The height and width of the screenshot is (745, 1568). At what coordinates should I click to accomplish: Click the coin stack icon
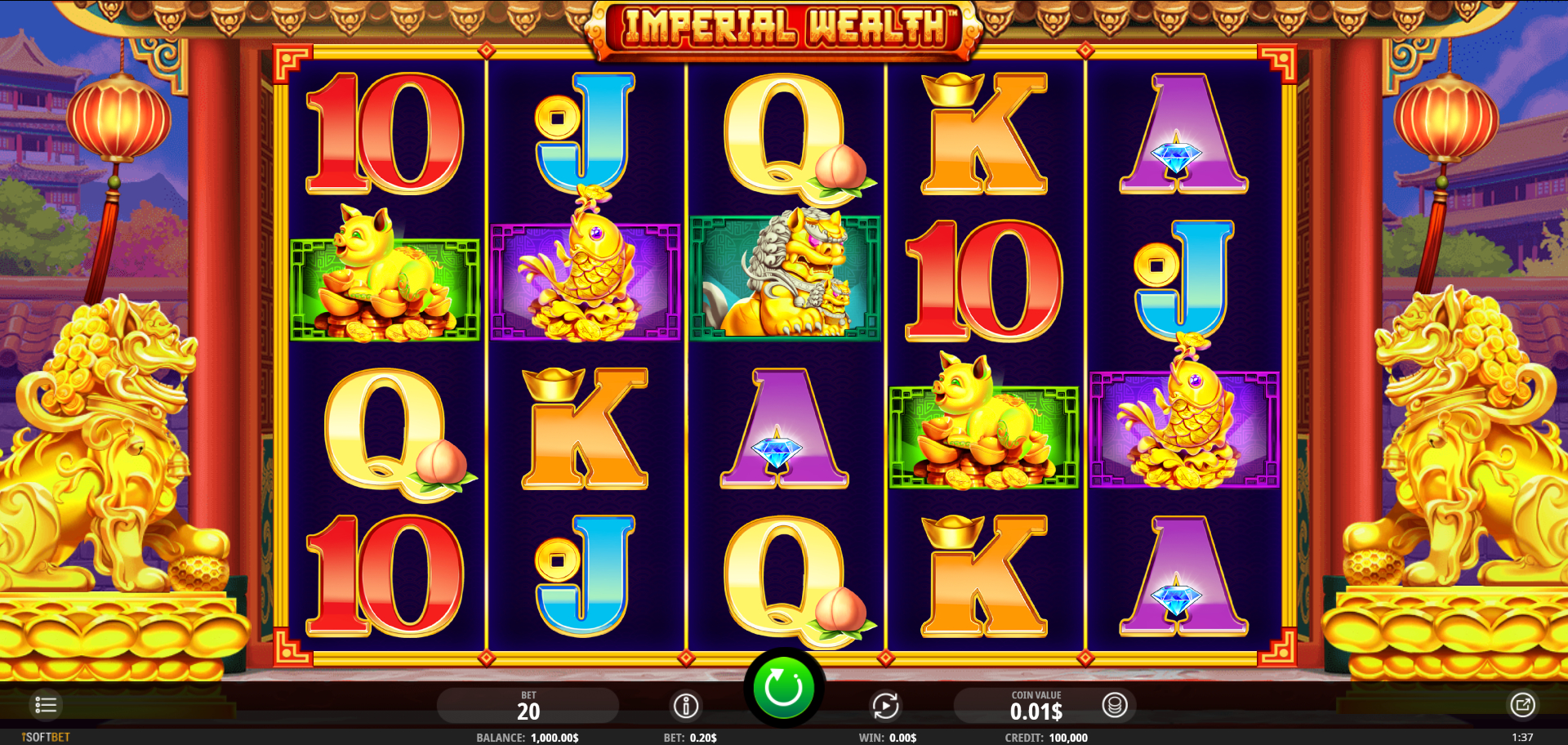[1115, 705]
